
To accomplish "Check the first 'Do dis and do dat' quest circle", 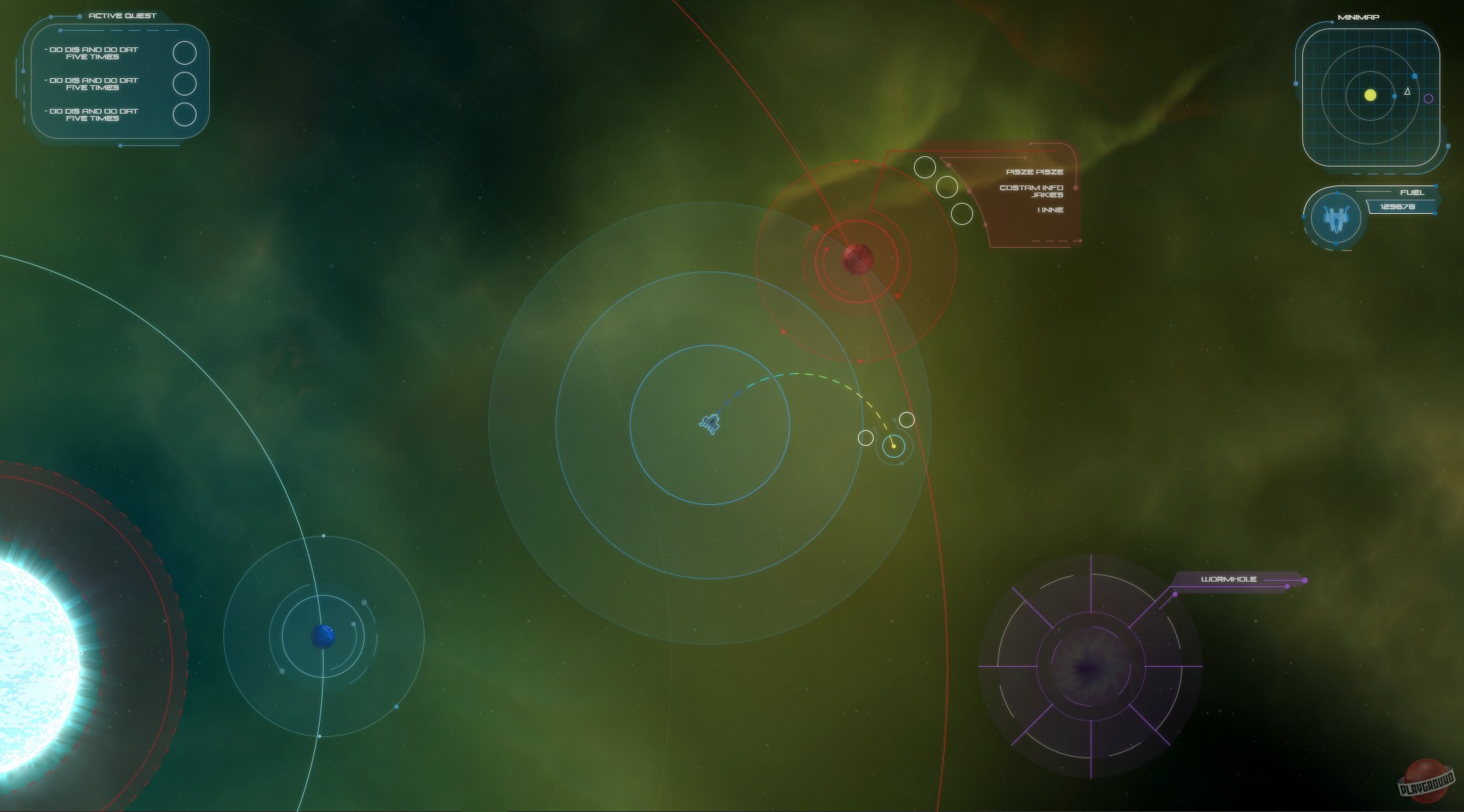I will click(185, 53).
